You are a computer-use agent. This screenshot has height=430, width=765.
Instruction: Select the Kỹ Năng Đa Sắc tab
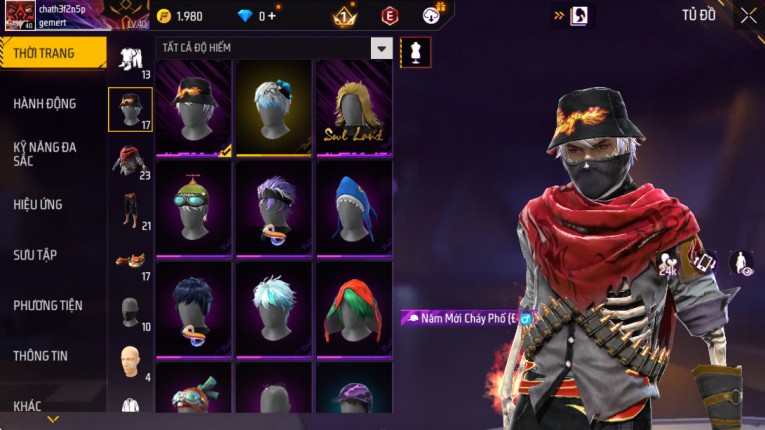[x=45, y=154]
